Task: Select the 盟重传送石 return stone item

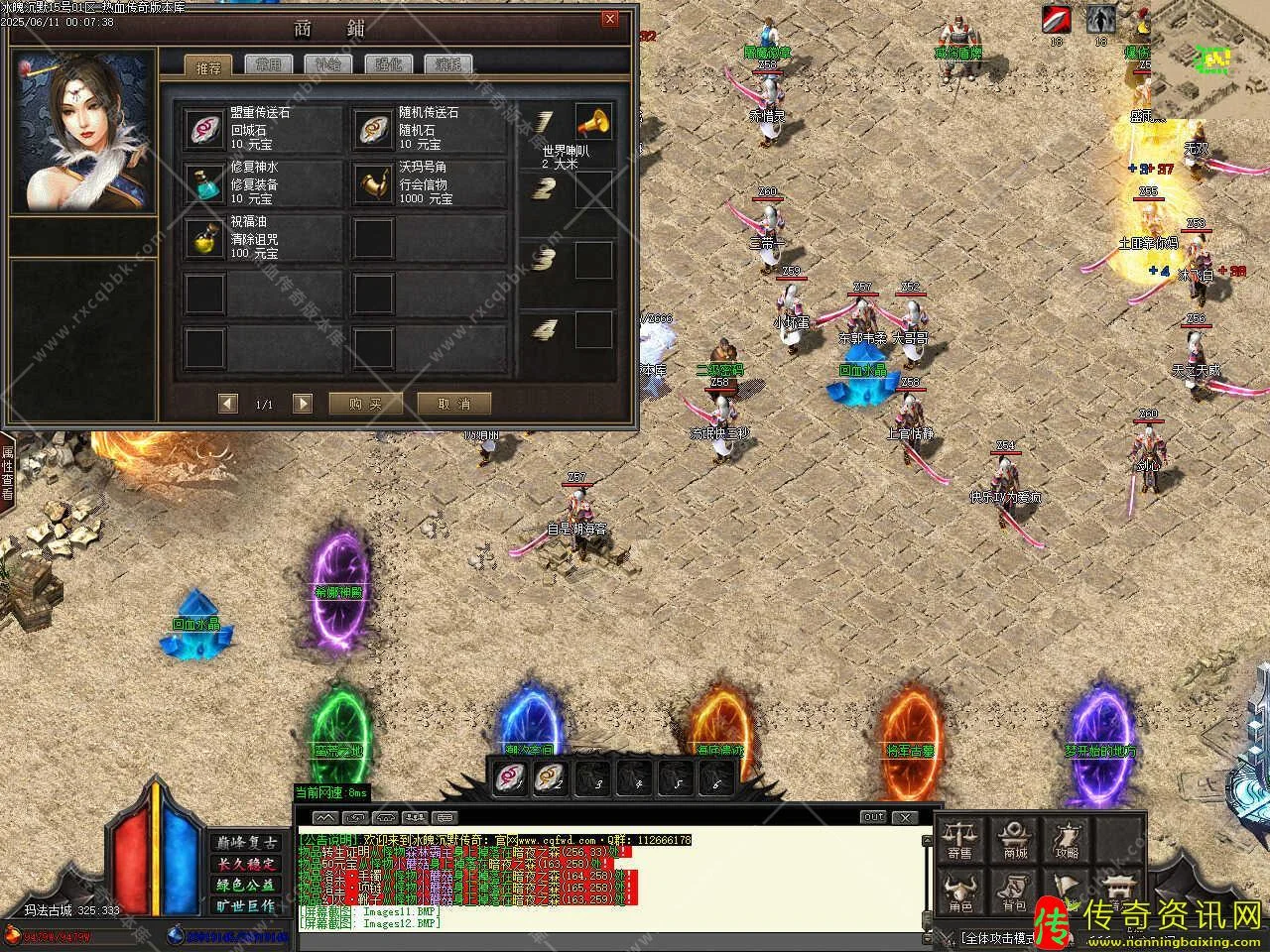Action: [206, 128]
